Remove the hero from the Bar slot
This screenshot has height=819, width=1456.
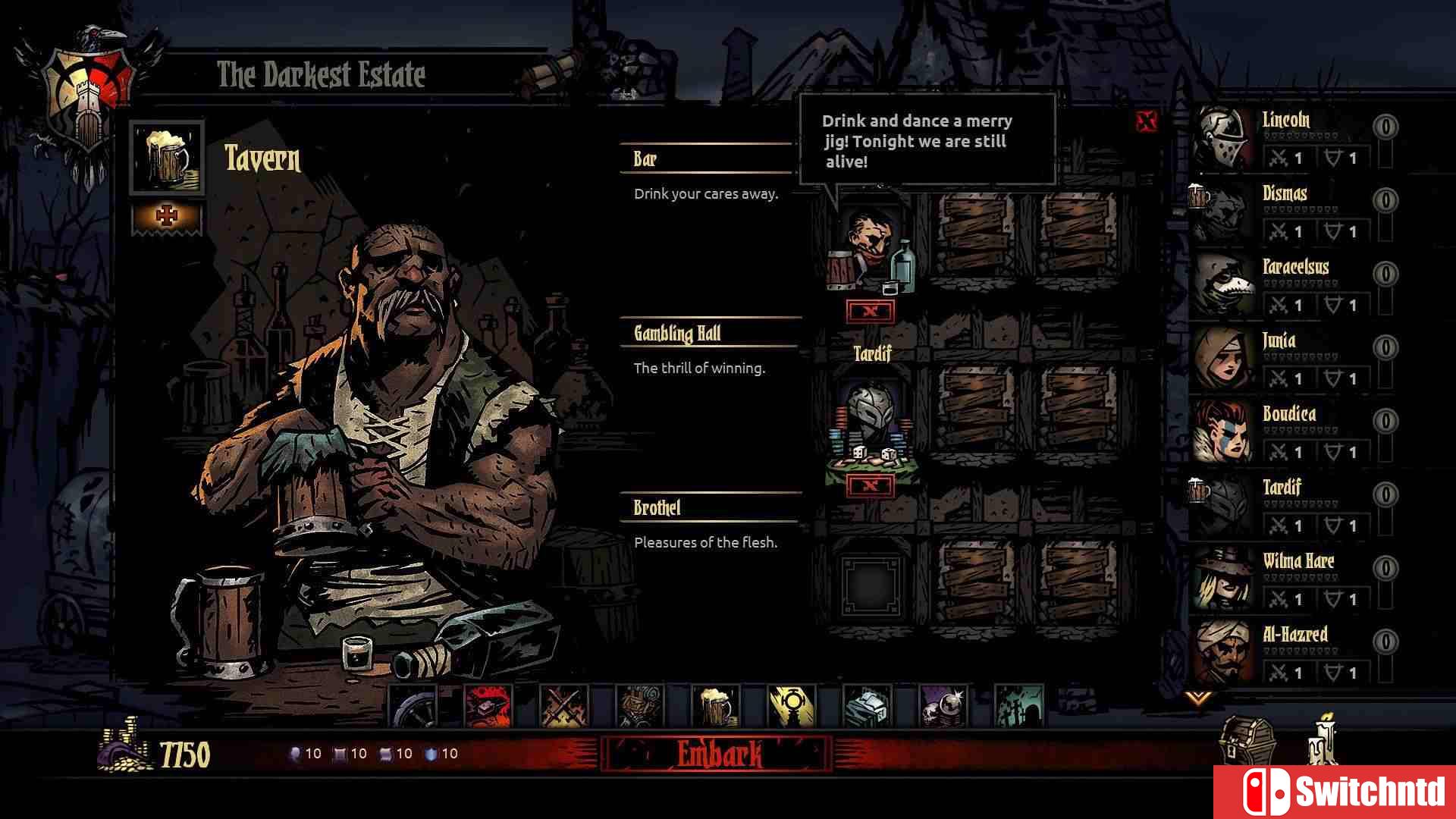click(871, 309)
